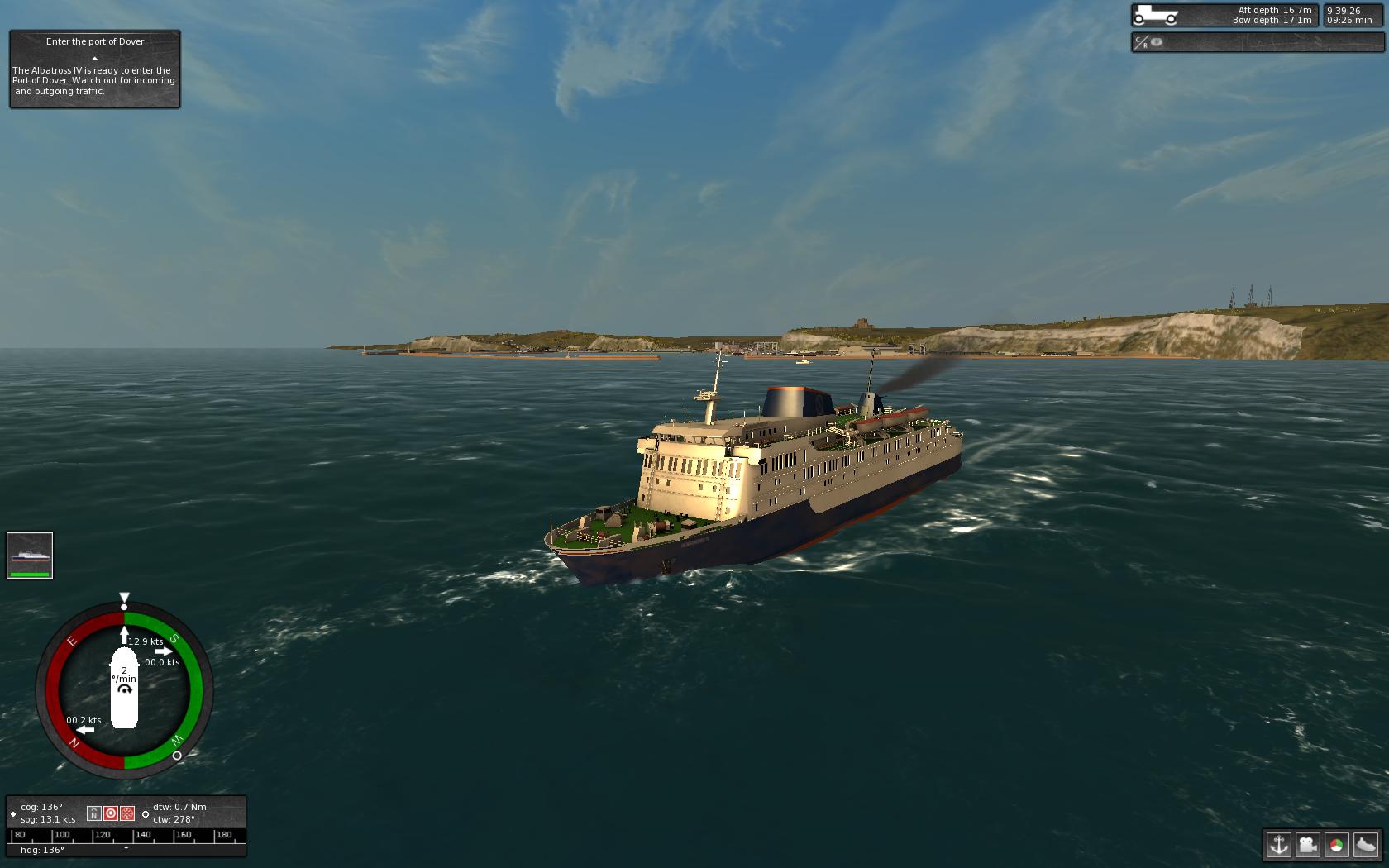The height and width of the screenshot is (868, 1389).
Task: Click the hdg: 136° heading readout
Action: coord(42,848)
